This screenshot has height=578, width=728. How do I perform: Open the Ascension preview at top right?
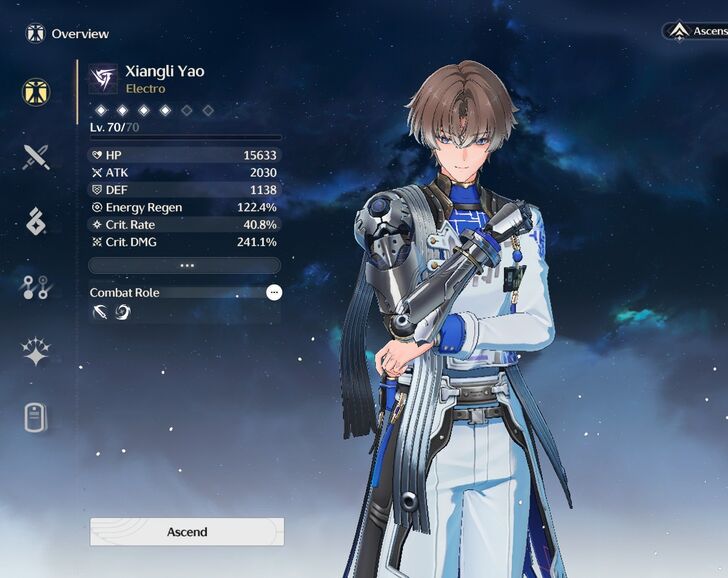[x=695, y=31]
